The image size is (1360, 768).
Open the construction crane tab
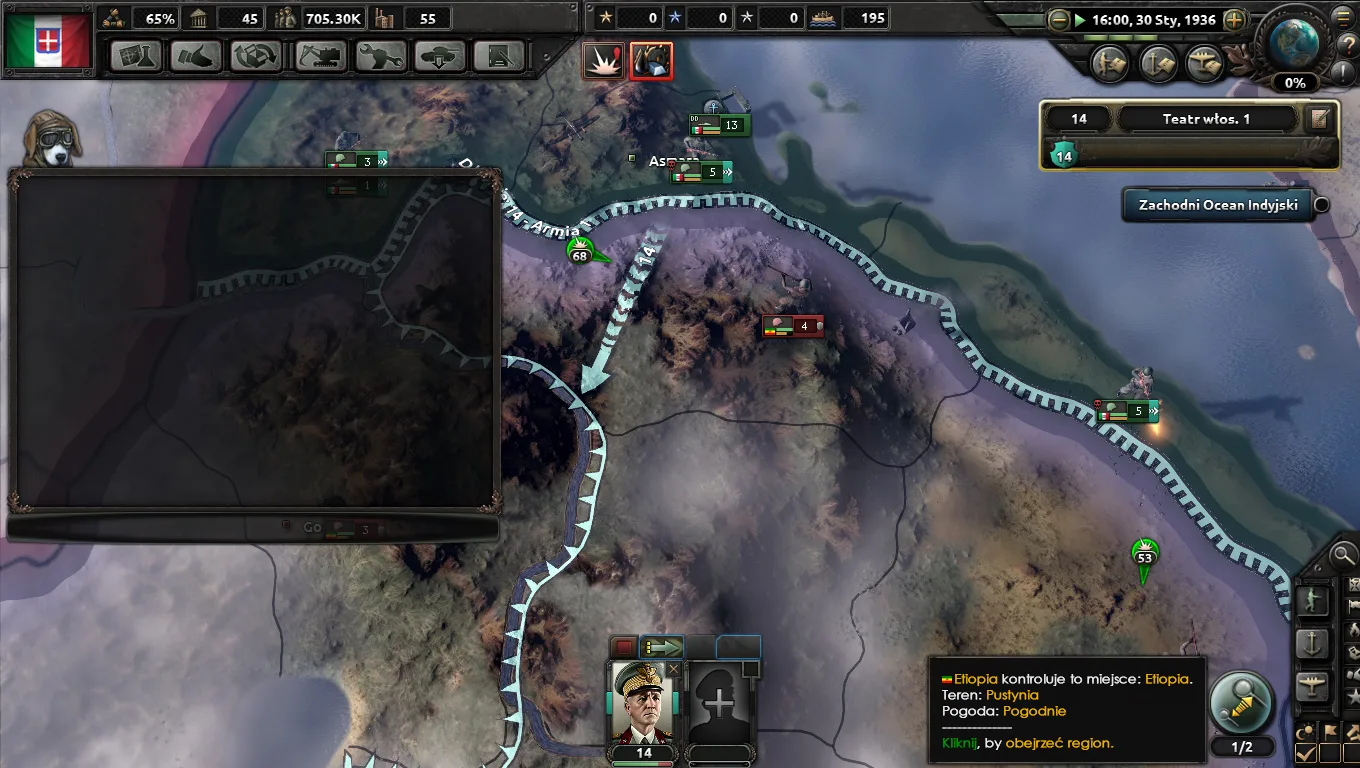click(x=321, y=56)
